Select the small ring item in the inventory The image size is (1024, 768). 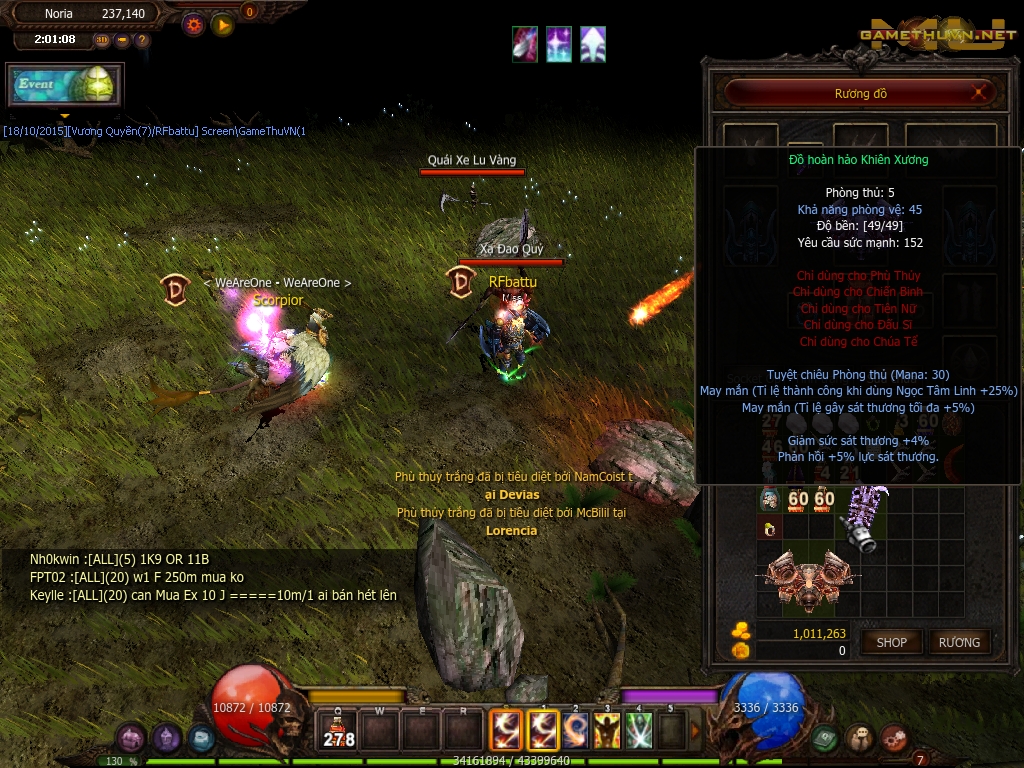tap(769, 529)
